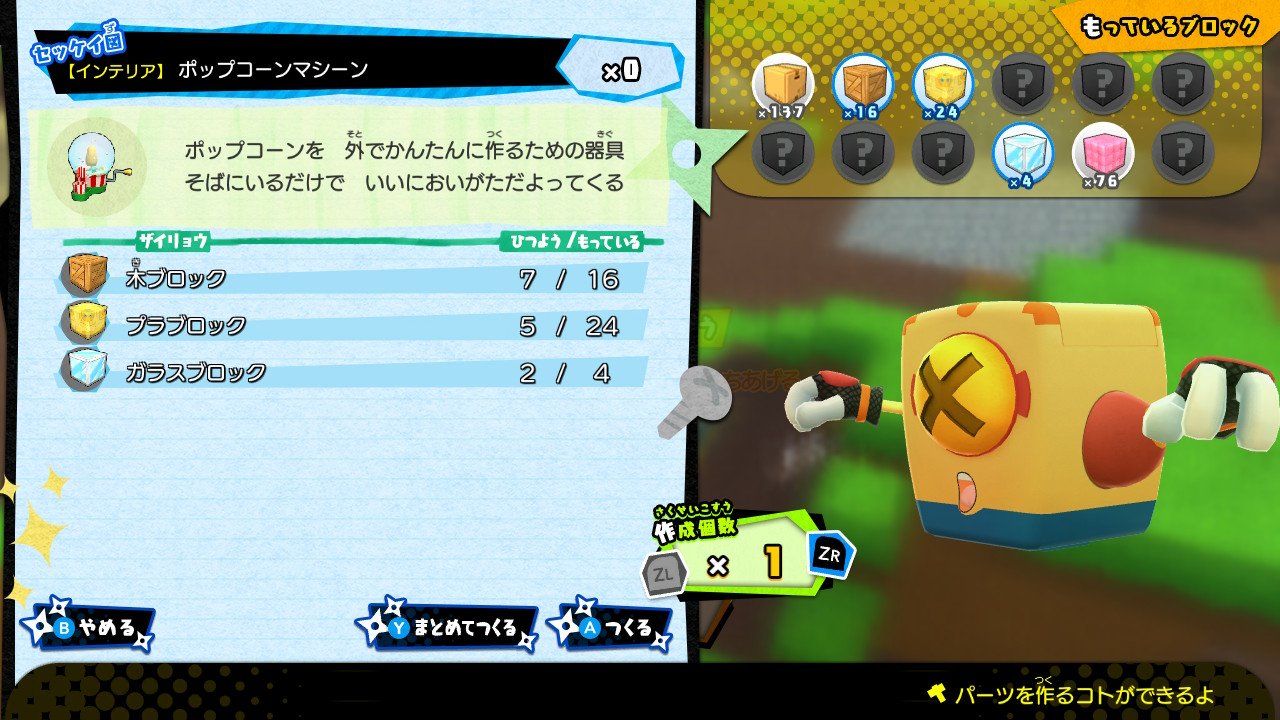Screen dimensions: 1280x720
Task: Choose the yellow plastic block slot
Action: 942,84
